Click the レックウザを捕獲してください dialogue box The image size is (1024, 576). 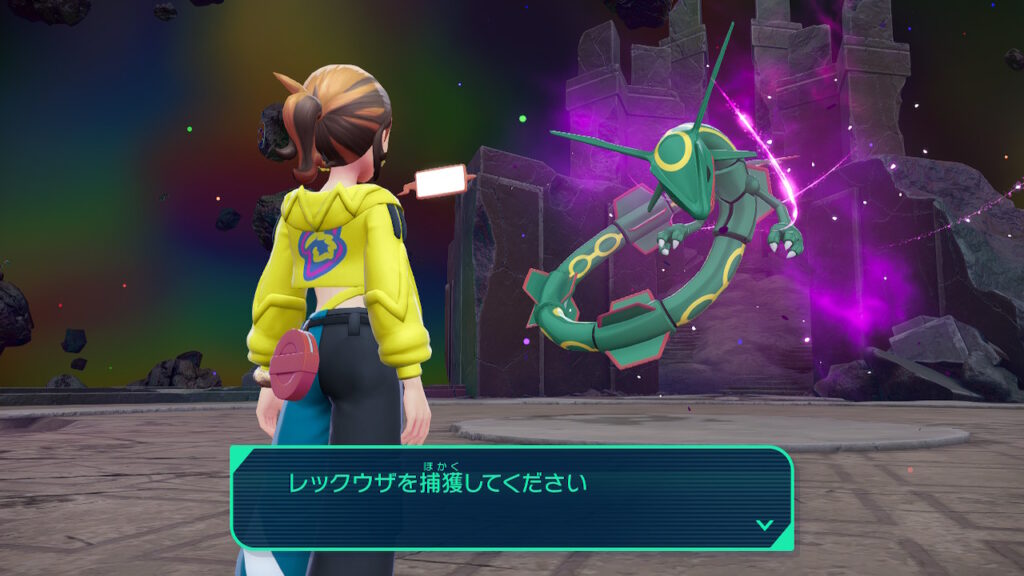[x=512, y=497]
